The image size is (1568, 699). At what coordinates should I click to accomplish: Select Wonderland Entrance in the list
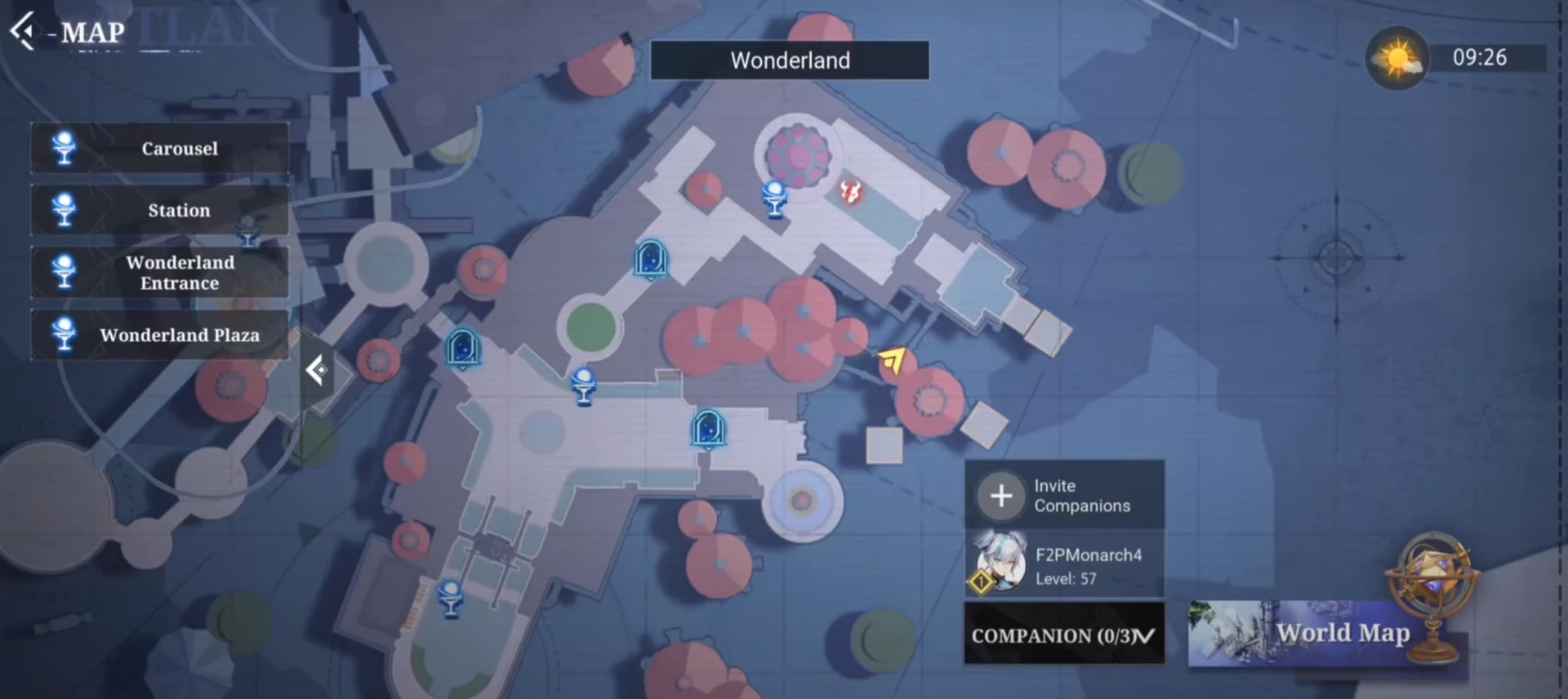click(160, 273)
